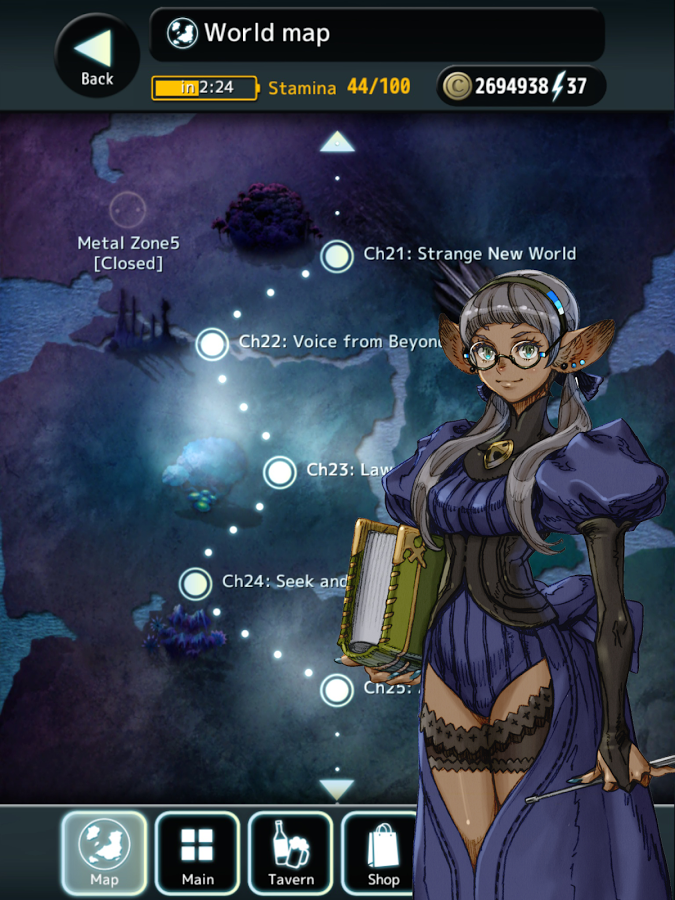The width and height of the screenshot is (675, 900).
Task: Visit the Tavern
Action: coord(290,852)
